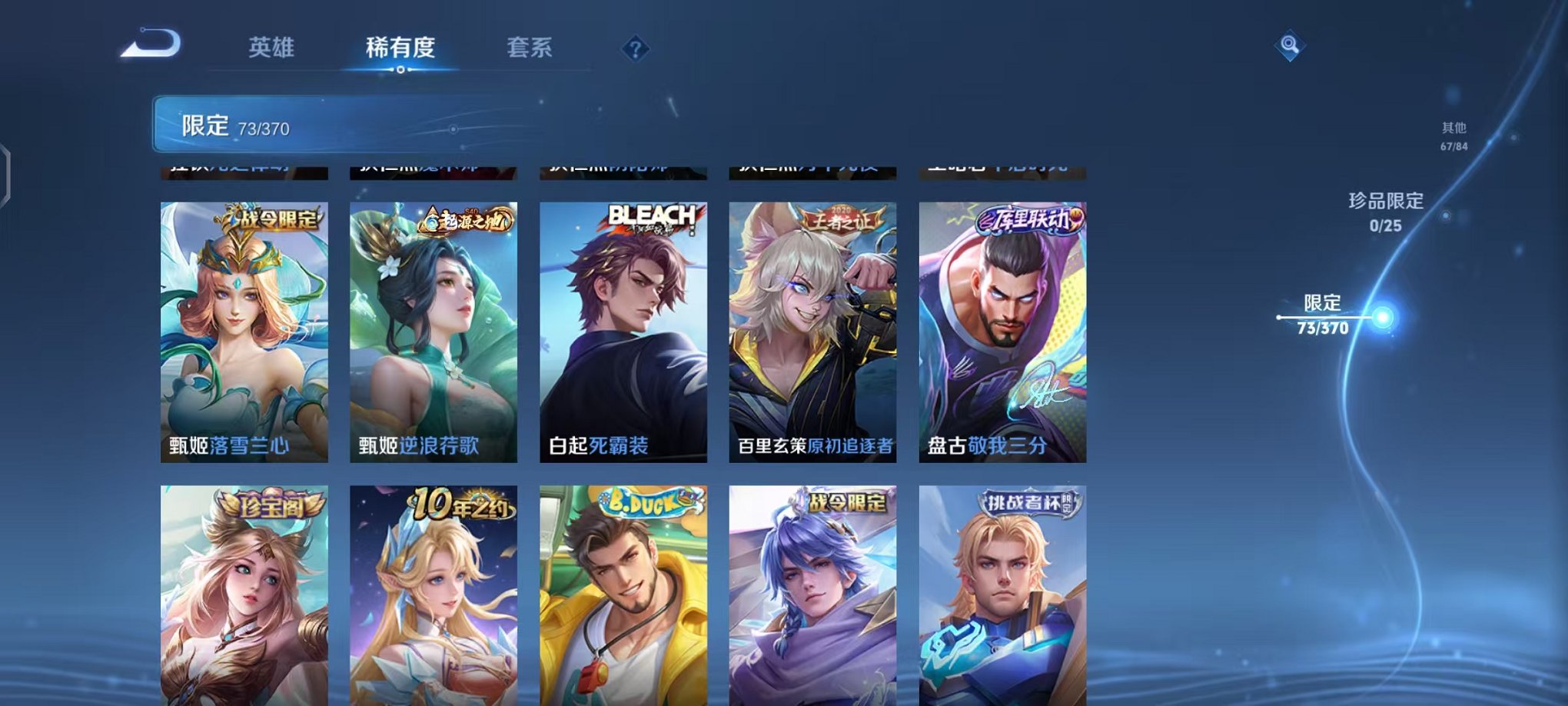Switch to the 英雄 tab
The width and height of the screenshot is (1568, 706).
click(x=271, y=48)
